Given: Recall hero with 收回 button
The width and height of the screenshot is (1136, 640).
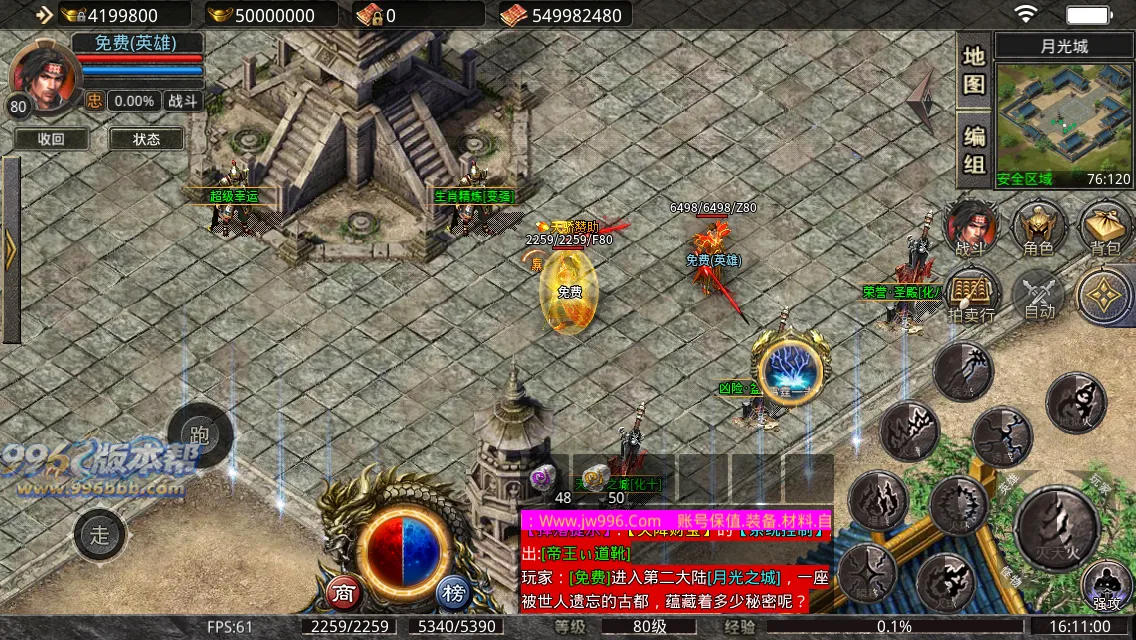Looking at the screenshot, I should click(51, 139).
